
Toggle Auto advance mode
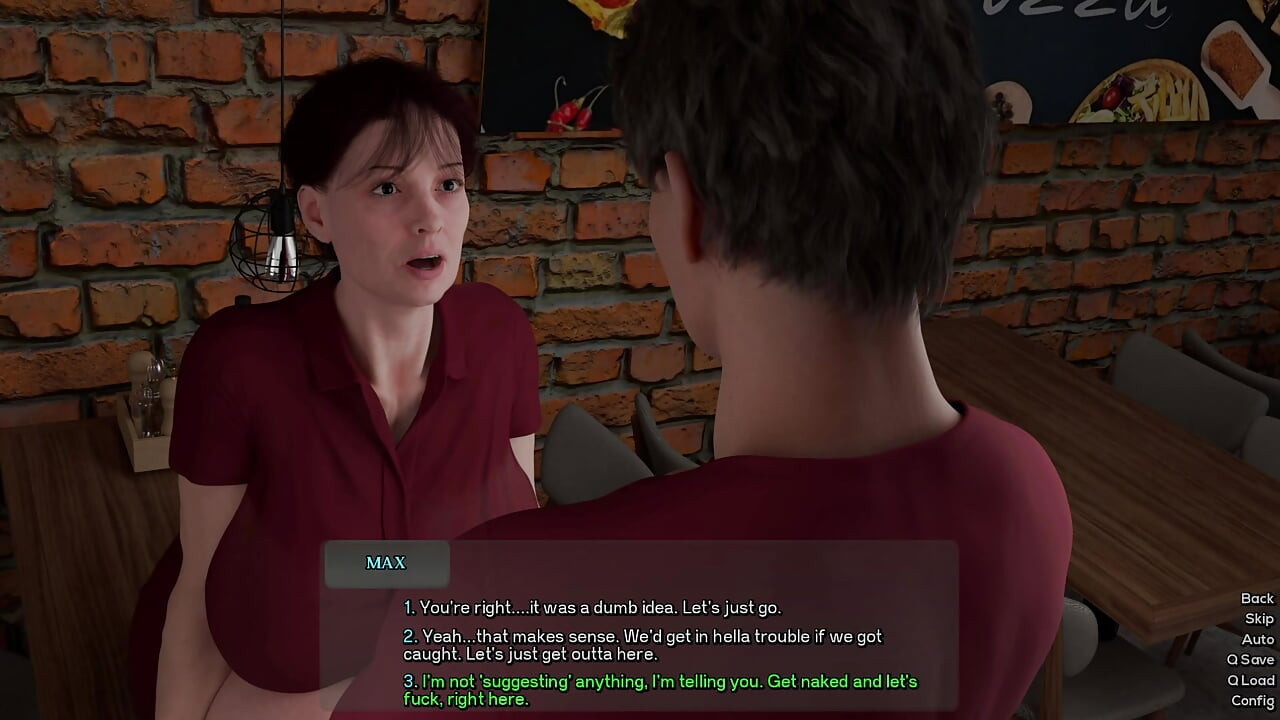pos(1258,639)
